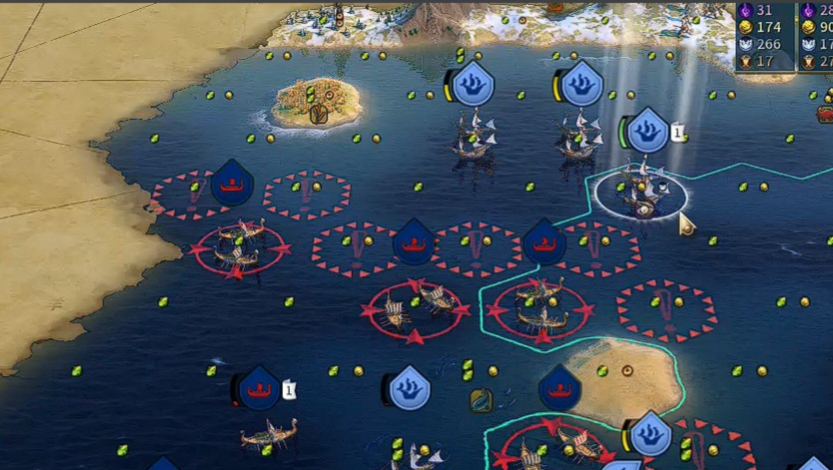Select the light-blue ship banner with promotion badge
Viewport: 833px width, 470px height.
(x=649, y=131)
